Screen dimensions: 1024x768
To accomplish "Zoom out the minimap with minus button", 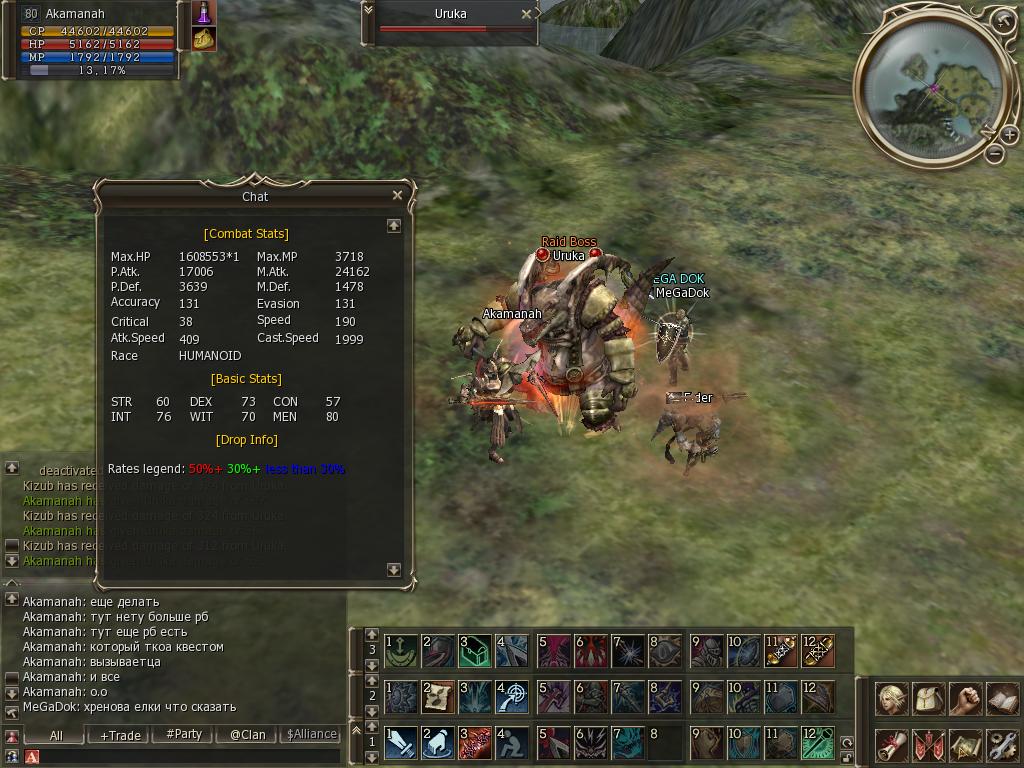I will tap(994, 153).
